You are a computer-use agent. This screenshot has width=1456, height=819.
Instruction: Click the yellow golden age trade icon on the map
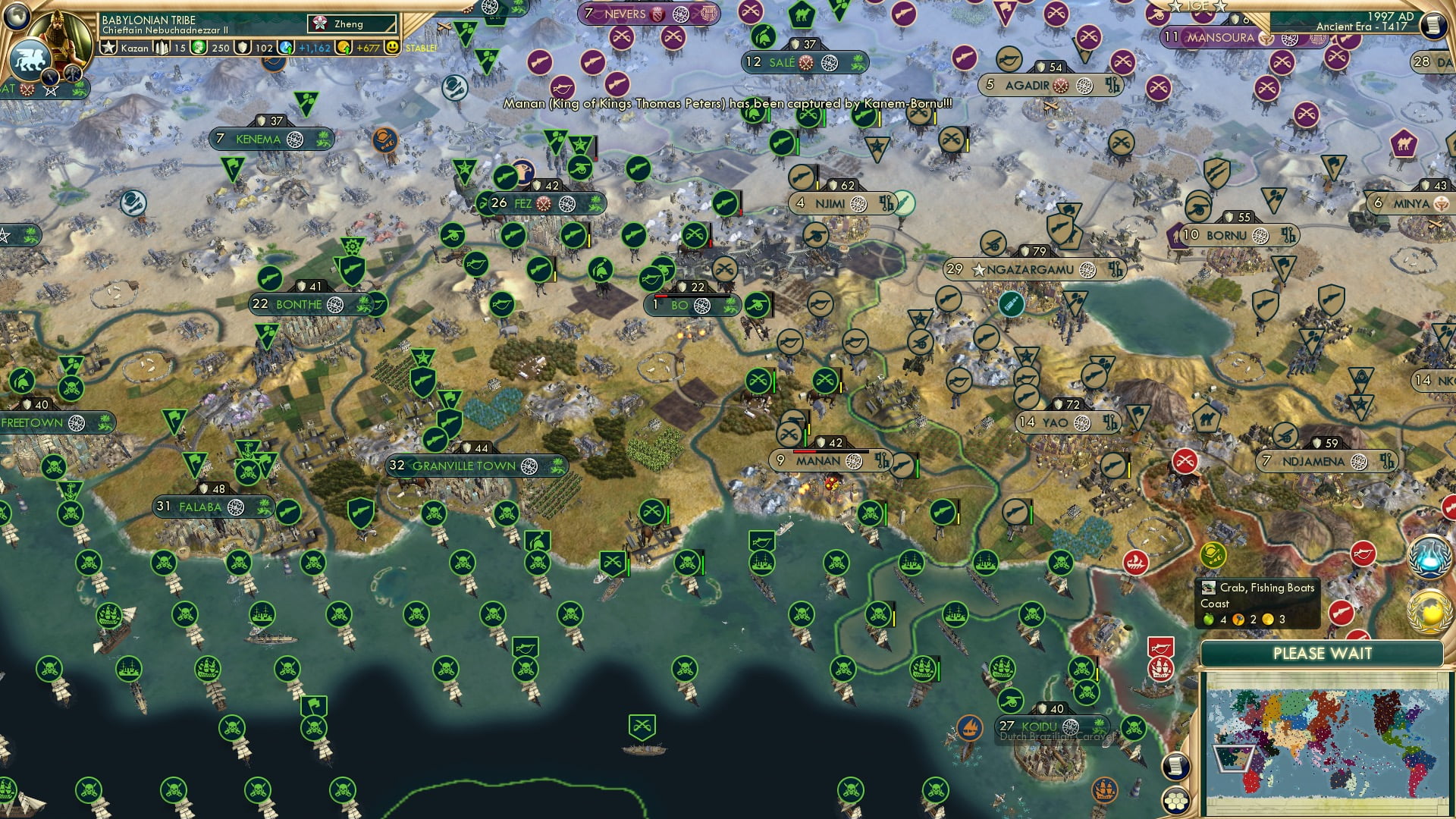(x=1212, y=556)
